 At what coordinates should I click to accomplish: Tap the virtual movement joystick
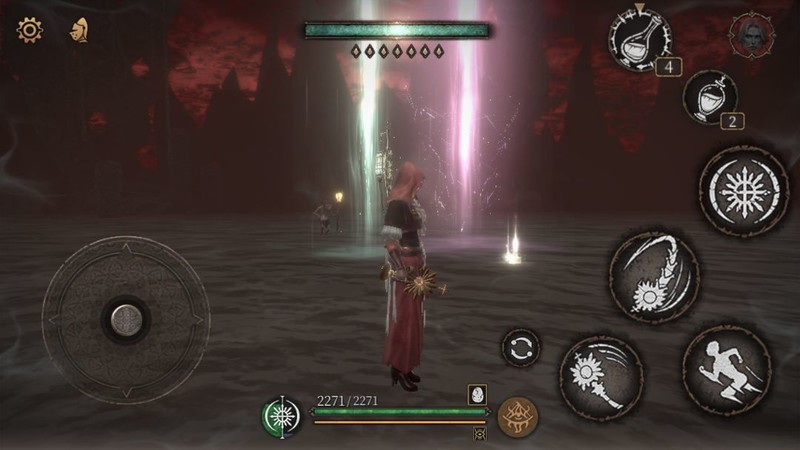pos(126,319)
